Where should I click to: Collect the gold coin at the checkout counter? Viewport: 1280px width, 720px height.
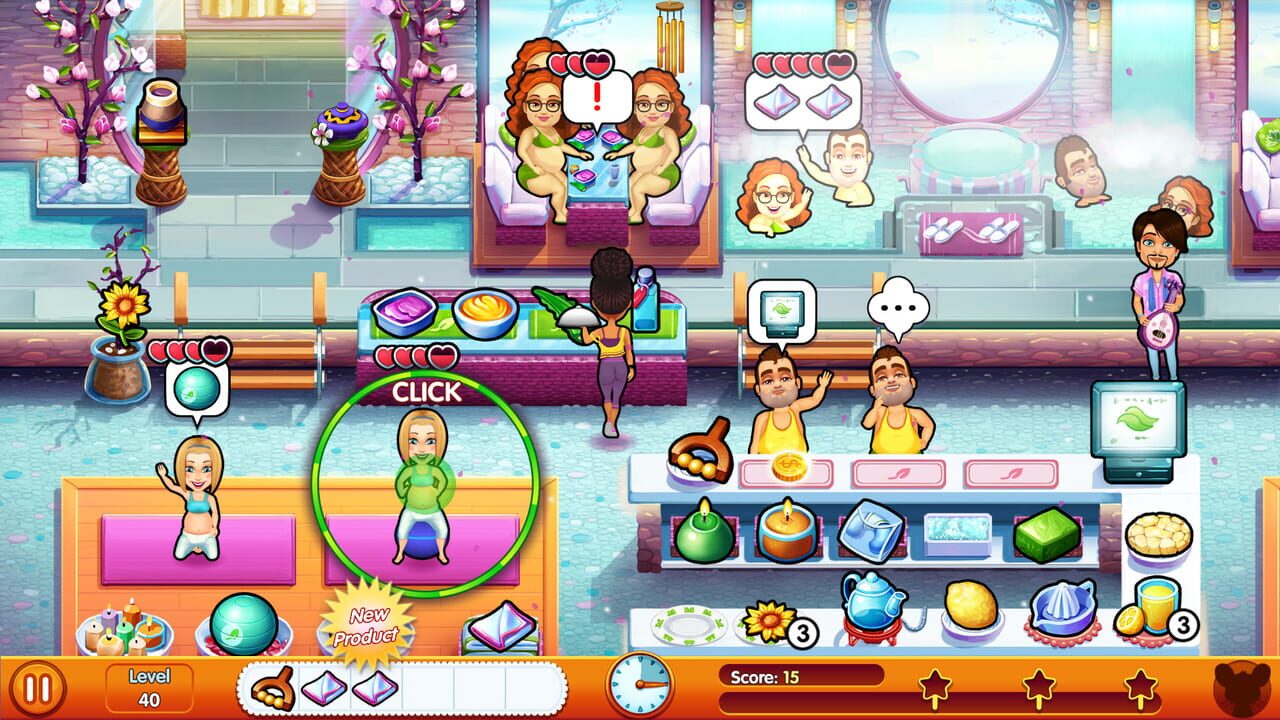[x=791, y=466]
